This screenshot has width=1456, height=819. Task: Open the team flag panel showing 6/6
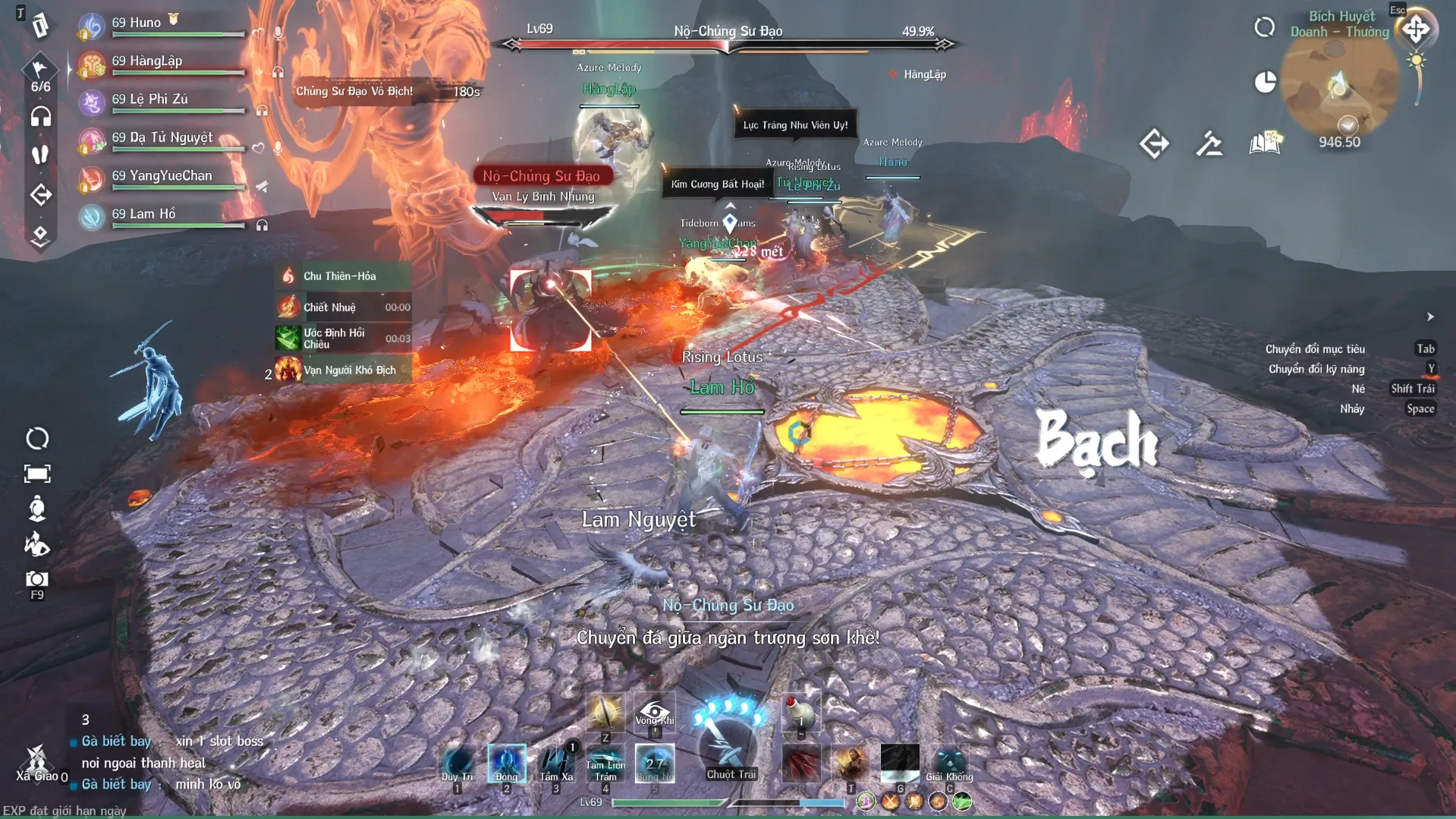click(x=40, y=73)
